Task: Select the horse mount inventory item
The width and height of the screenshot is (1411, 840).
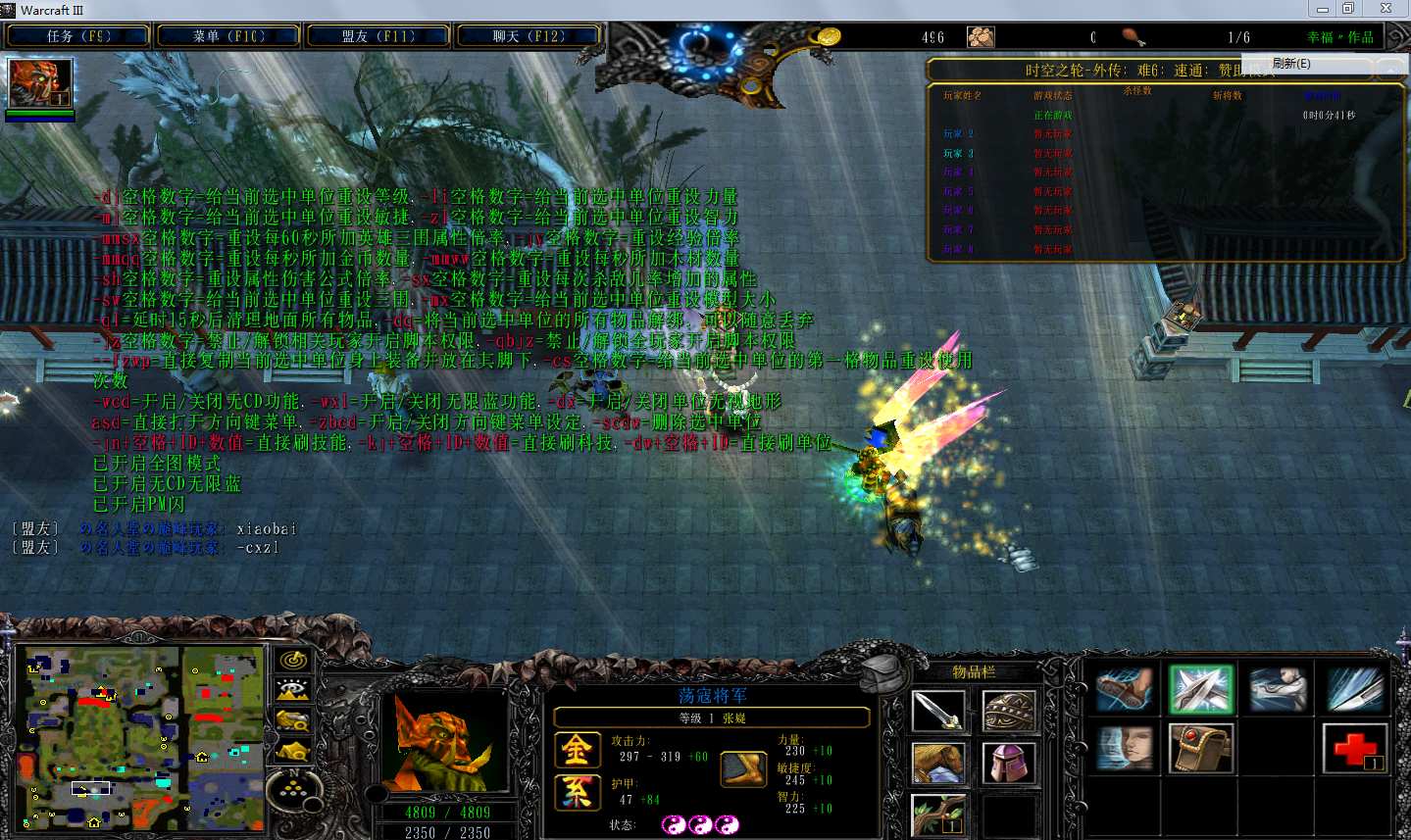Action: click(x=938, y=763)
